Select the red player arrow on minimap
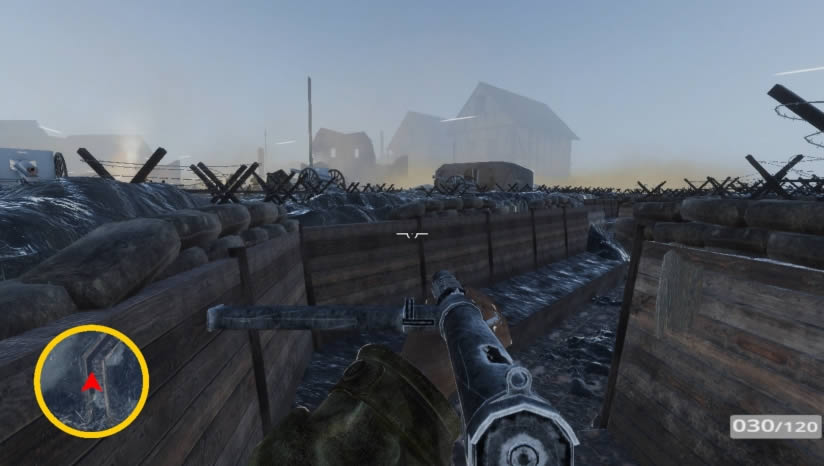This screenshot has height=466, width=824. [x=91, y=382]
